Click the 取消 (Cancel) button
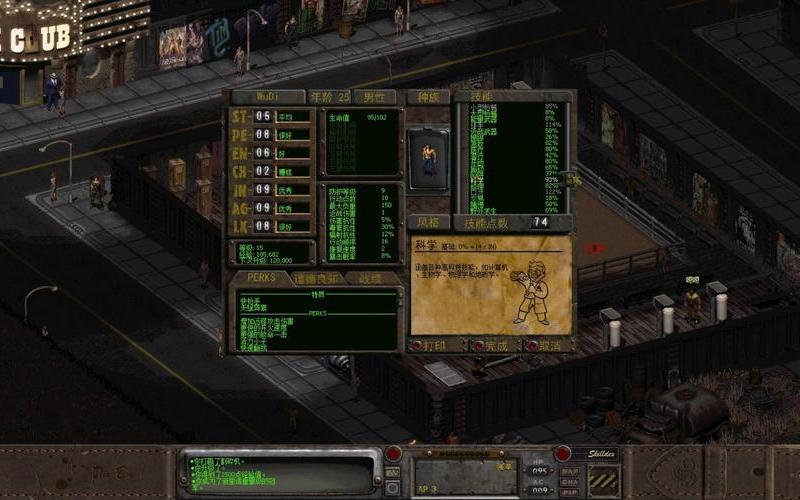 click(x=546, y=345)
